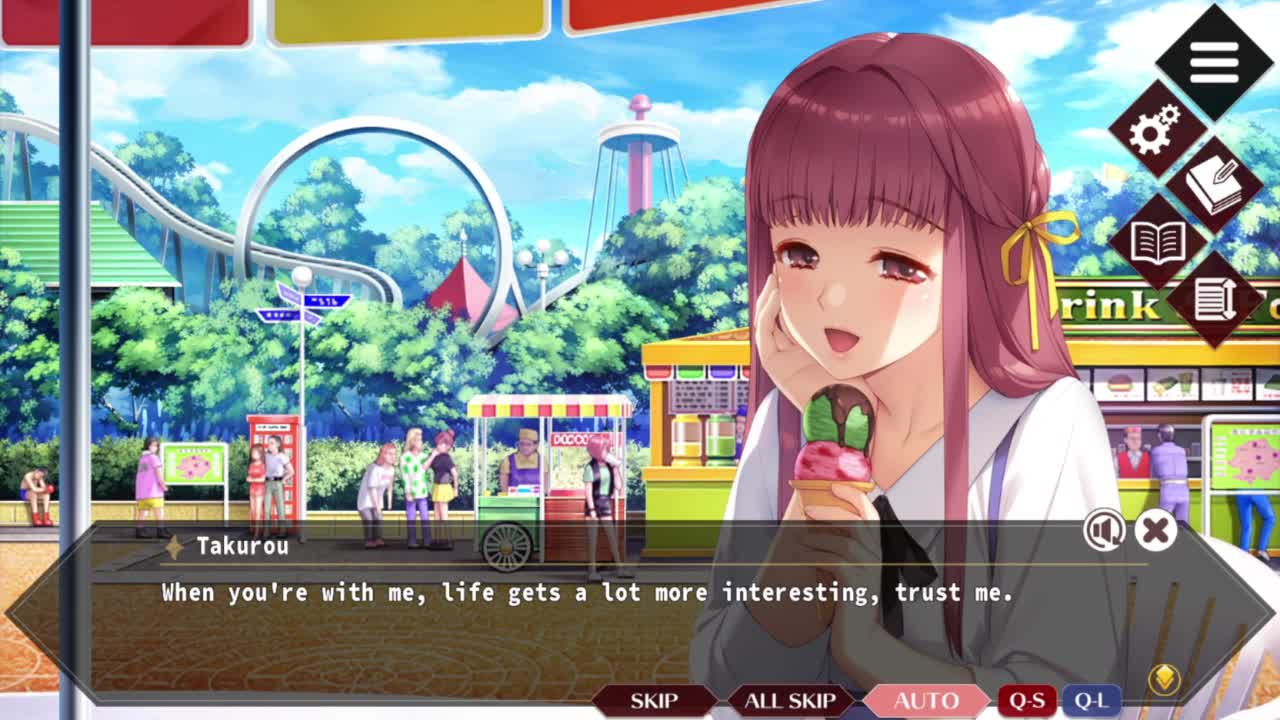Skip the current dialogue with SKIP
Image resolution: width=1280 pixels, height=720 pixels.
[654, 700]
